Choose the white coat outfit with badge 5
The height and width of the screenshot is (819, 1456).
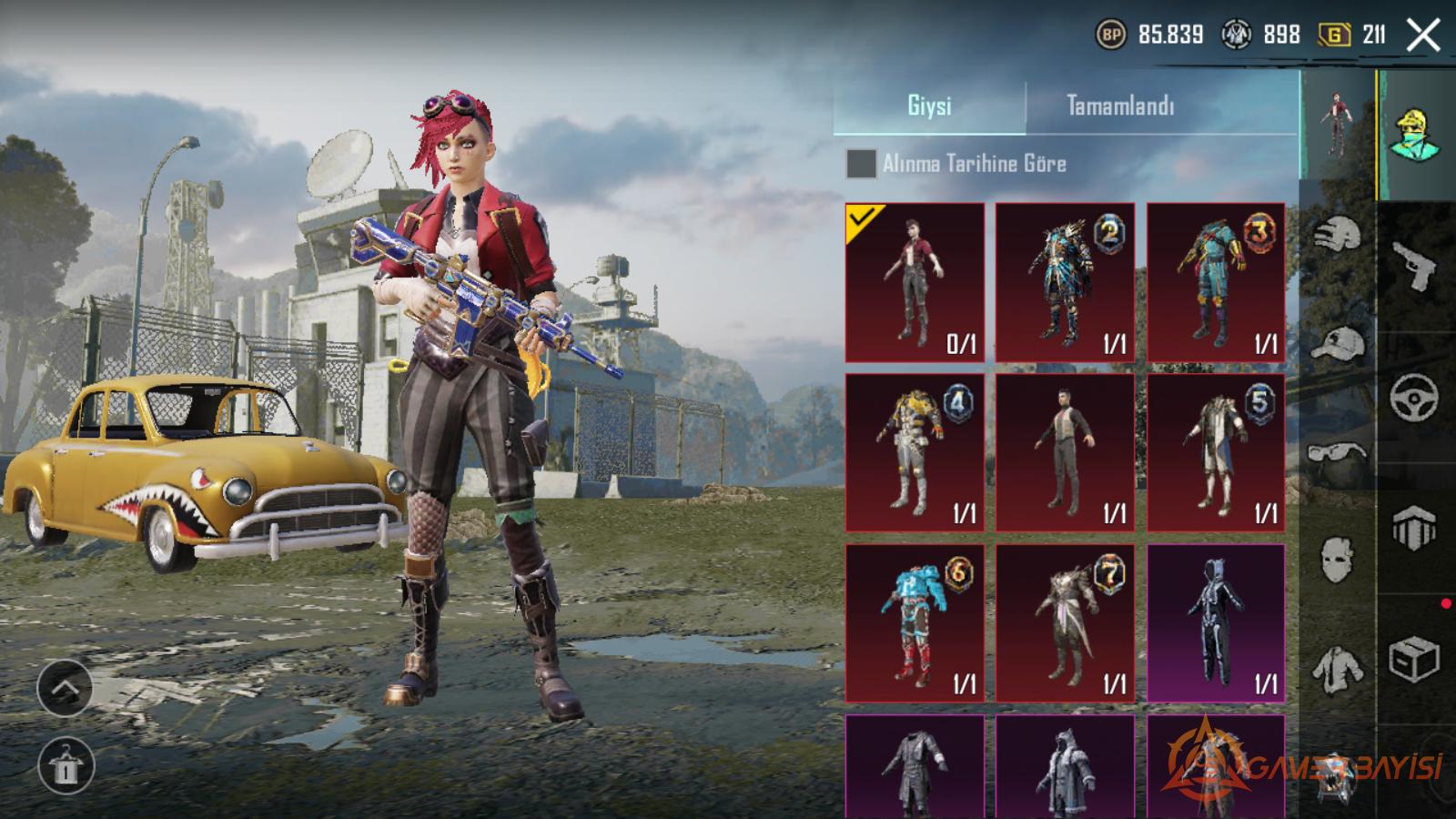pos(1216,452)
